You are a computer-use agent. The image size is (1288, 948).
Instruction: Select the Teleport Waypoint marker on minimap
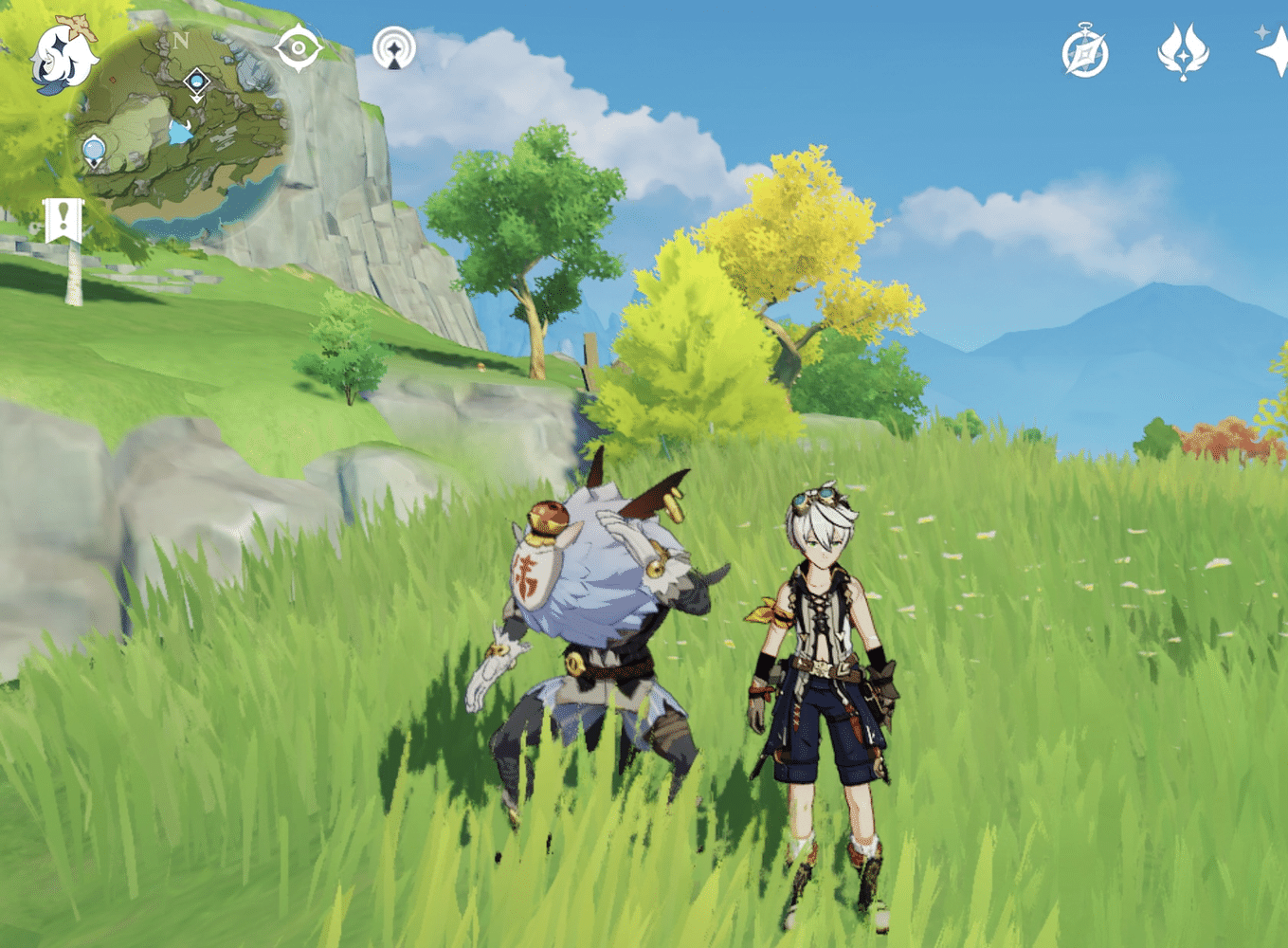(196, 82)
